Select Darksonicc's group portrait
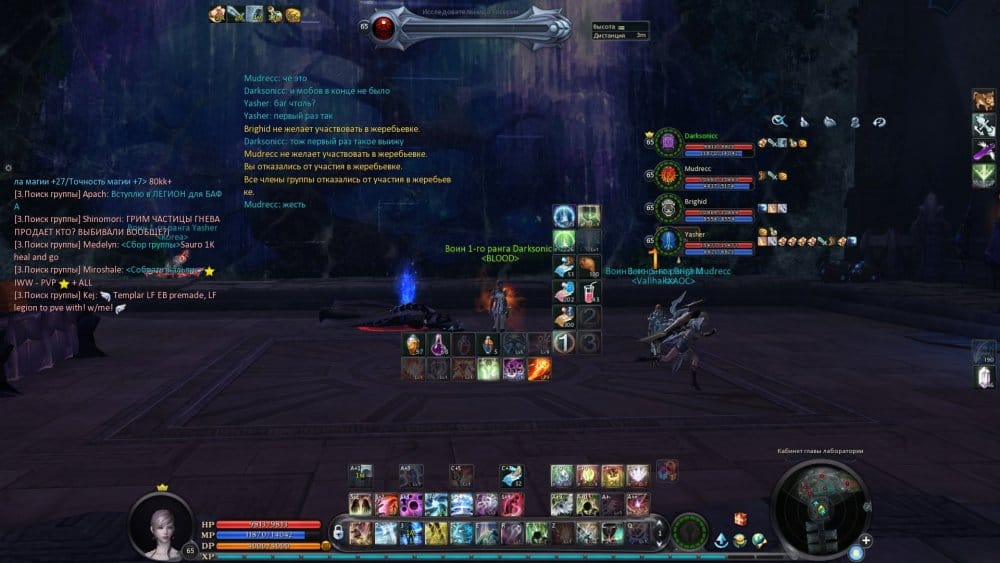 point(669,143)
